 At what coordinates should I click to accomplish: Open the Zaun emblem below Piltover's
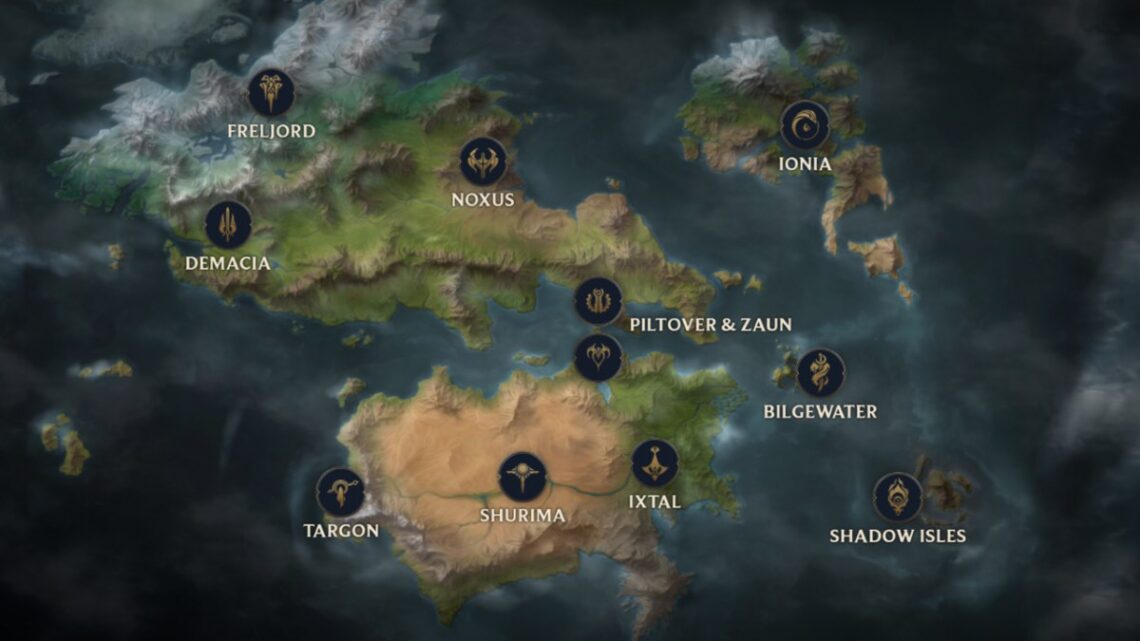tap(598, 357)
